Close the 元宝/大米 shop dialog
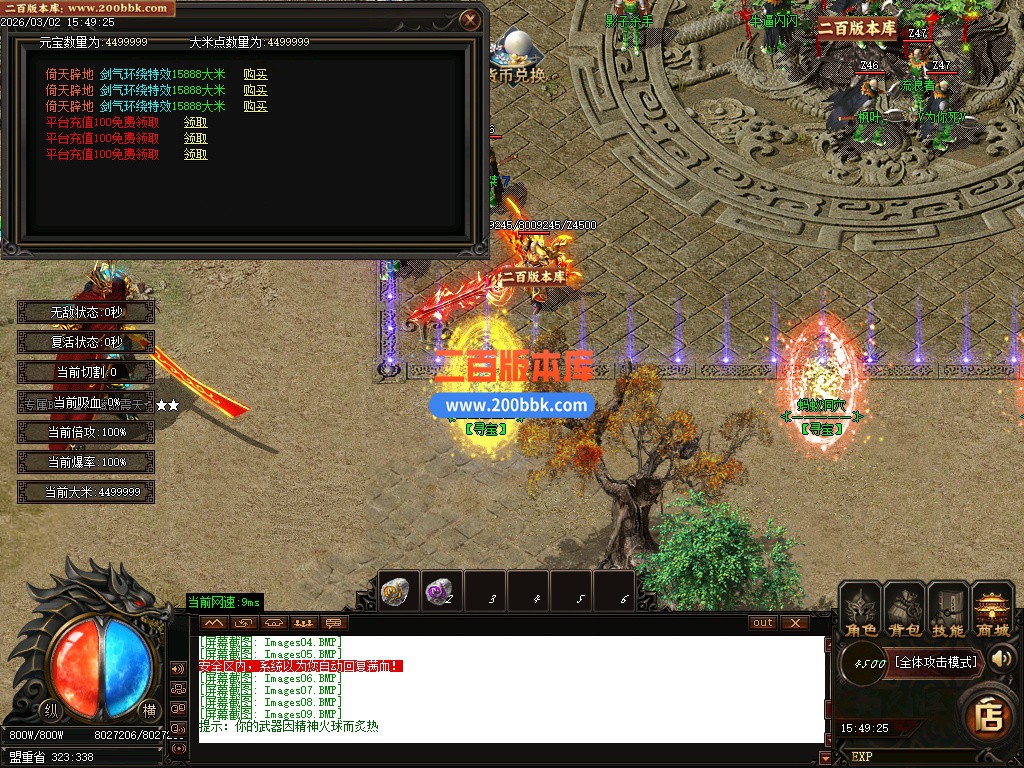The width and height of the screenshot is (1024, 768). point(470,19)
